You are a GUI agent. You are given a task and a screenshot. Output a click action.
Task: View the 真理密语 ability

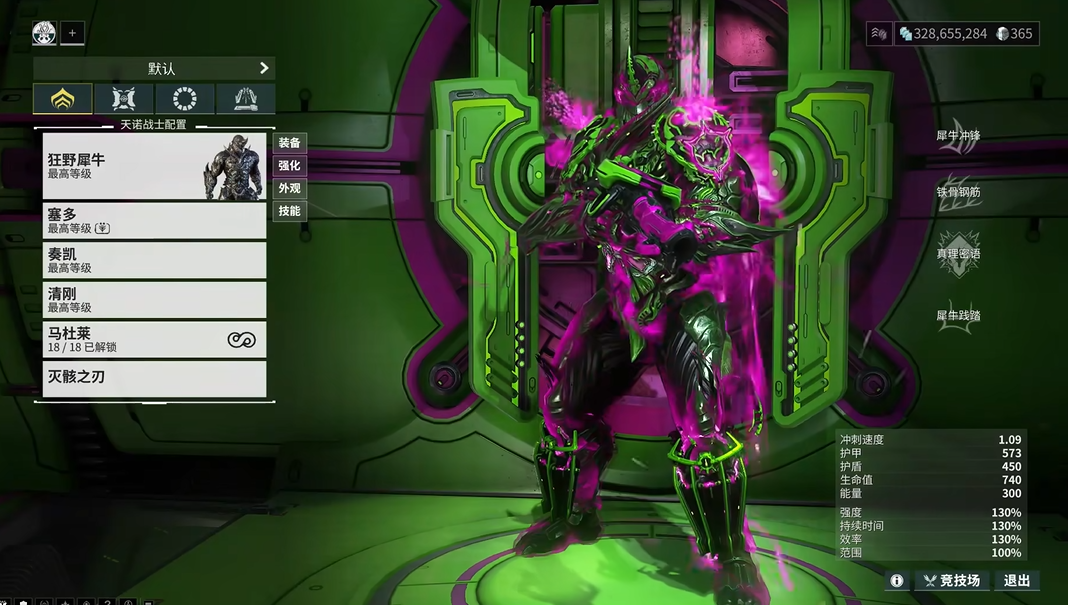957,254
